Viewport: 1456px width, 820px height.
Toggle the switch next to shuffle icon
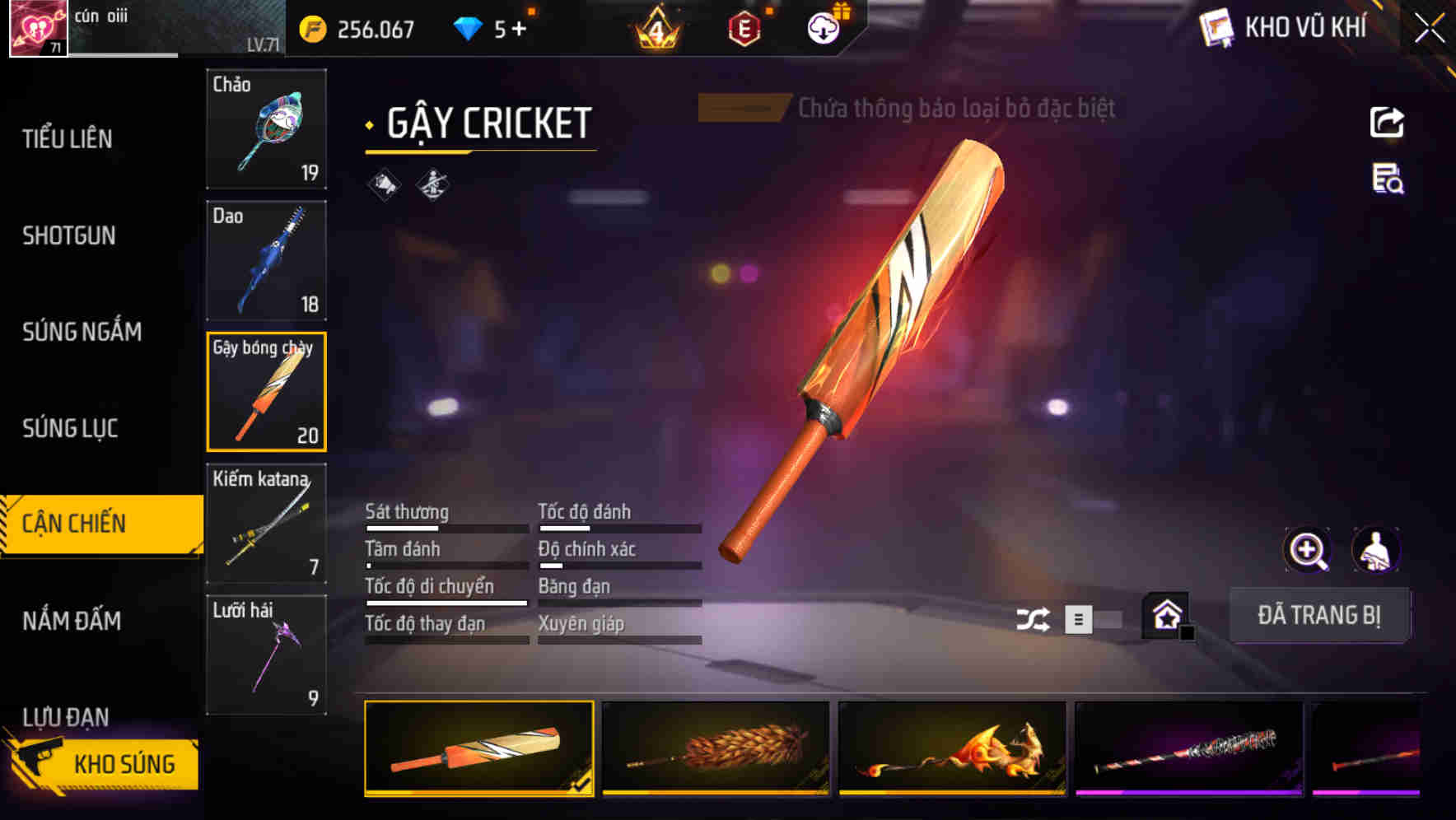point(1095,621)
